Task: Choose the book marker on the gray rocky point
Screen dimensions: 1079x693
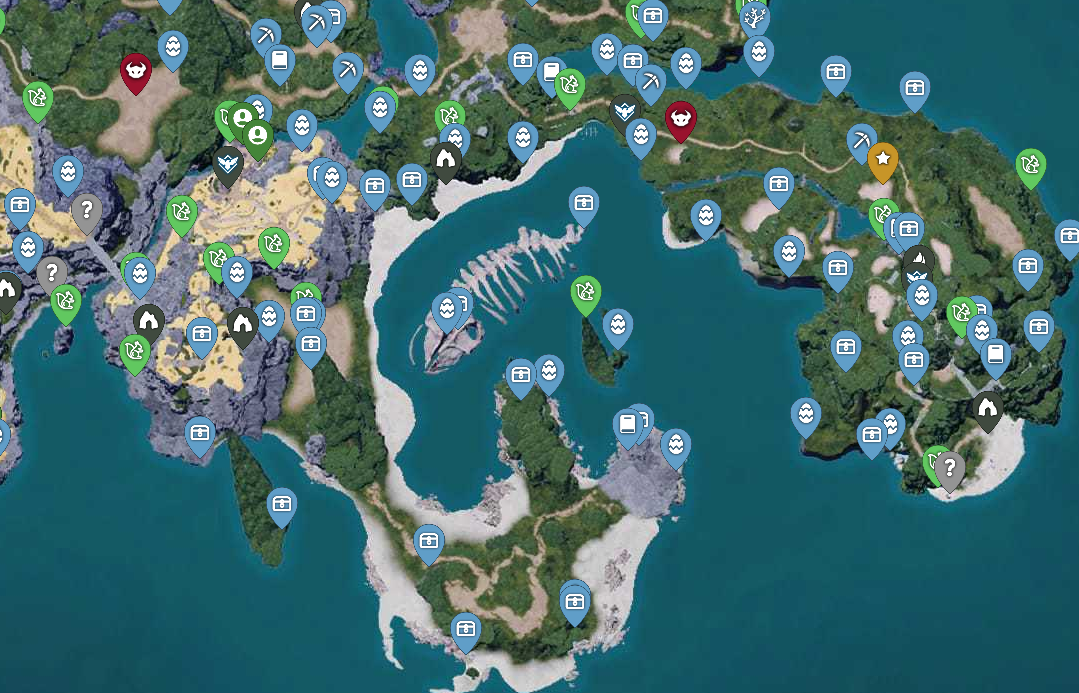Action: coord(627,424)
